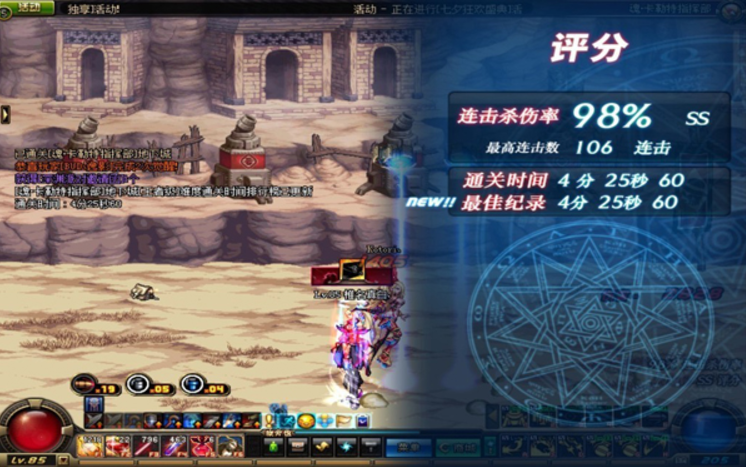The image size is (746, 467).
Task: Use the red potion flask quick slot
Action: tap(203, 444)
